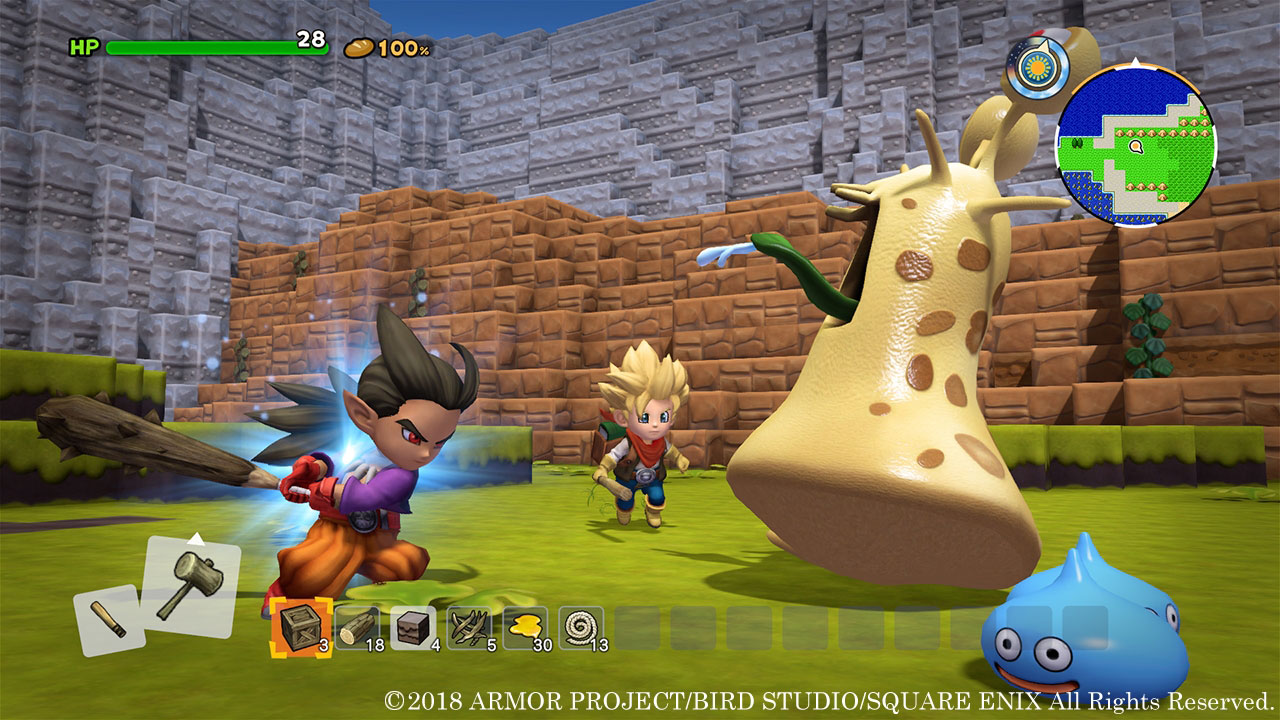
Task: Select the earth block slot
Action: [x=413, y=628]
